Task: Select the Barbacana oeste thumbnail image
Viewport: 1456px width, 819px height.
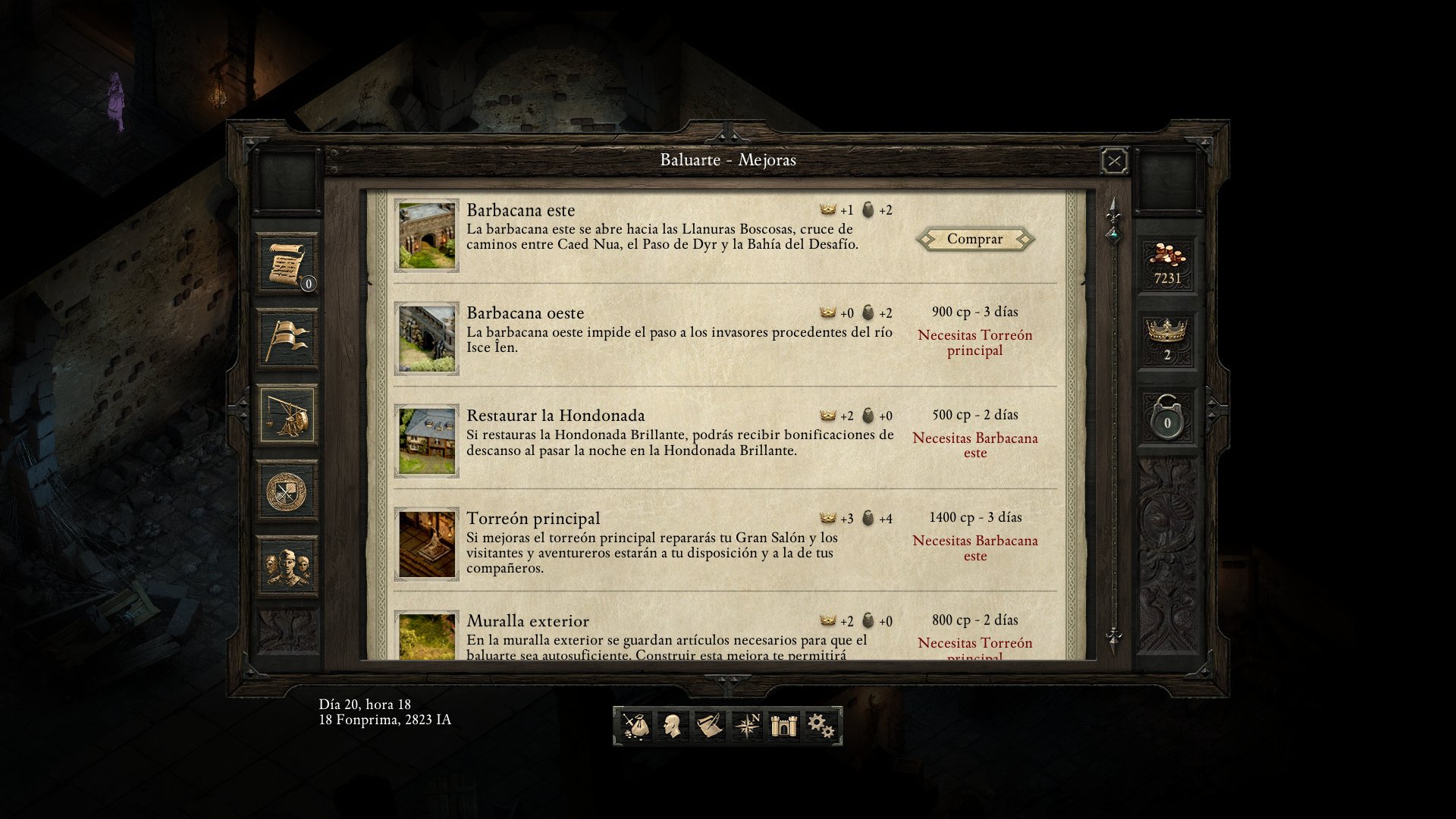Action: click(x=426, y=337)
